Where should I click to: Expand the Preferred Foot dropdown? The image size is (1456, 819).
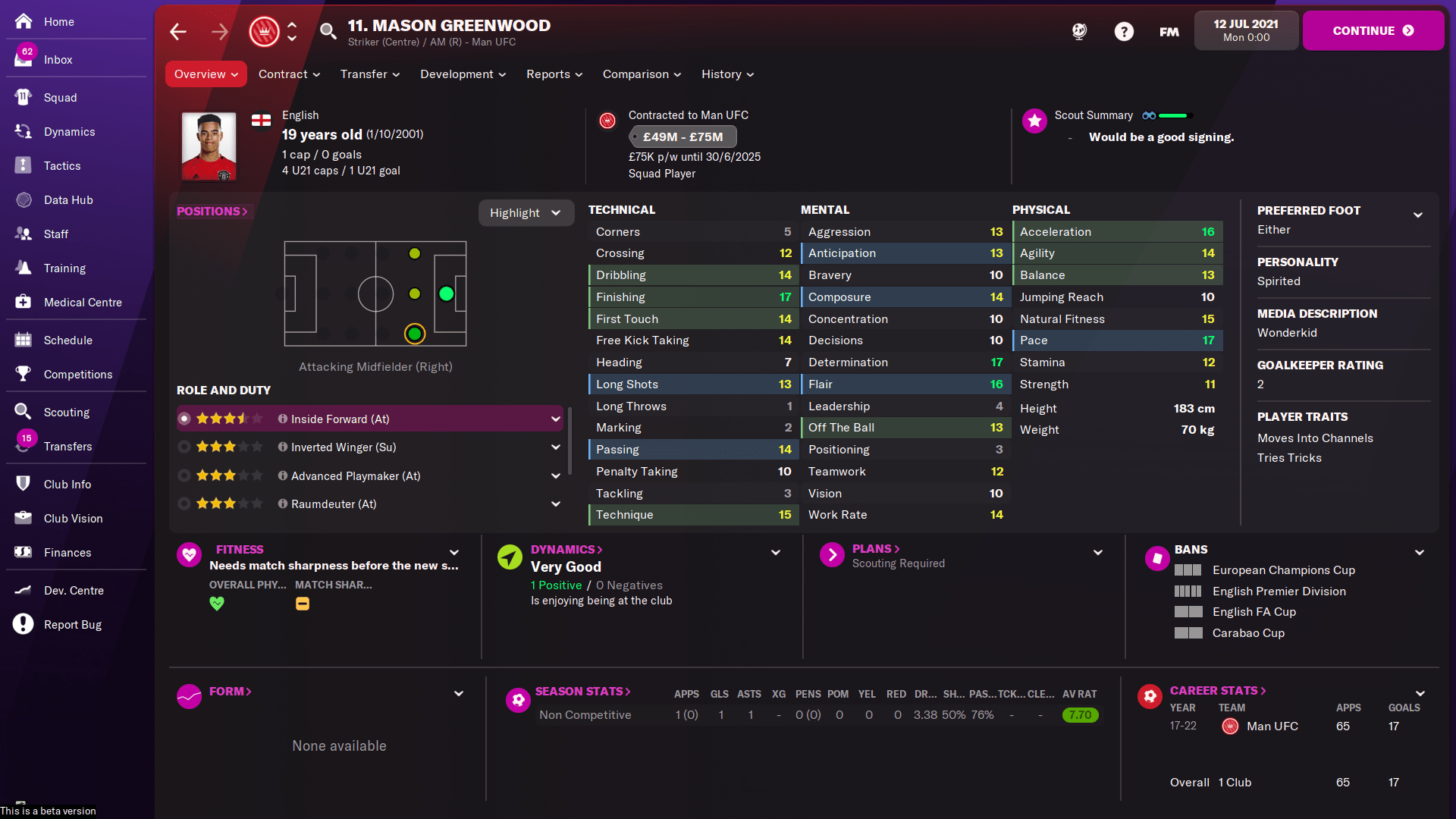click(1420, 215)
